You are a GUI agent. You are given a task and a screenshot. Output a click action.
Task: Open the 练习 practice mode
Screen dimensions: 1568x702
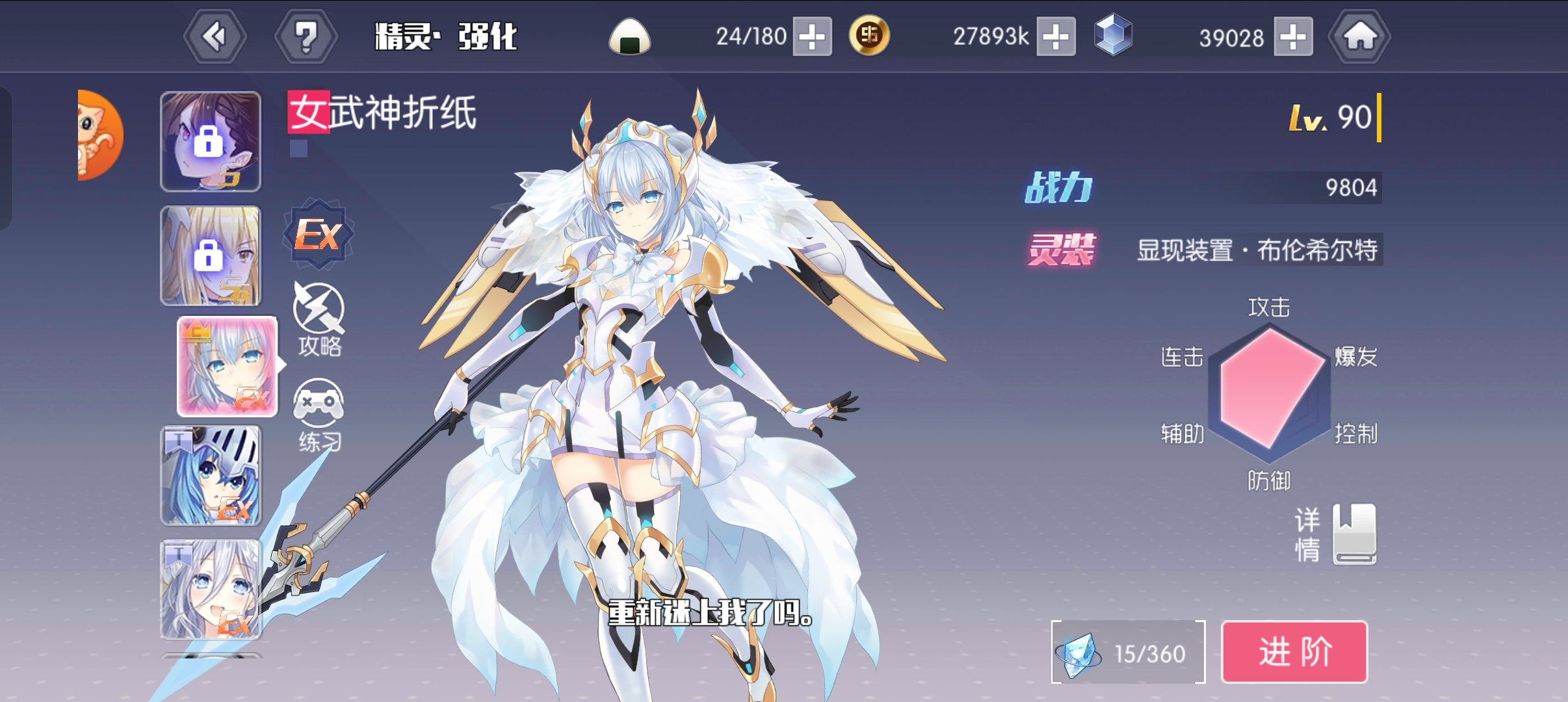click(319, 415)
